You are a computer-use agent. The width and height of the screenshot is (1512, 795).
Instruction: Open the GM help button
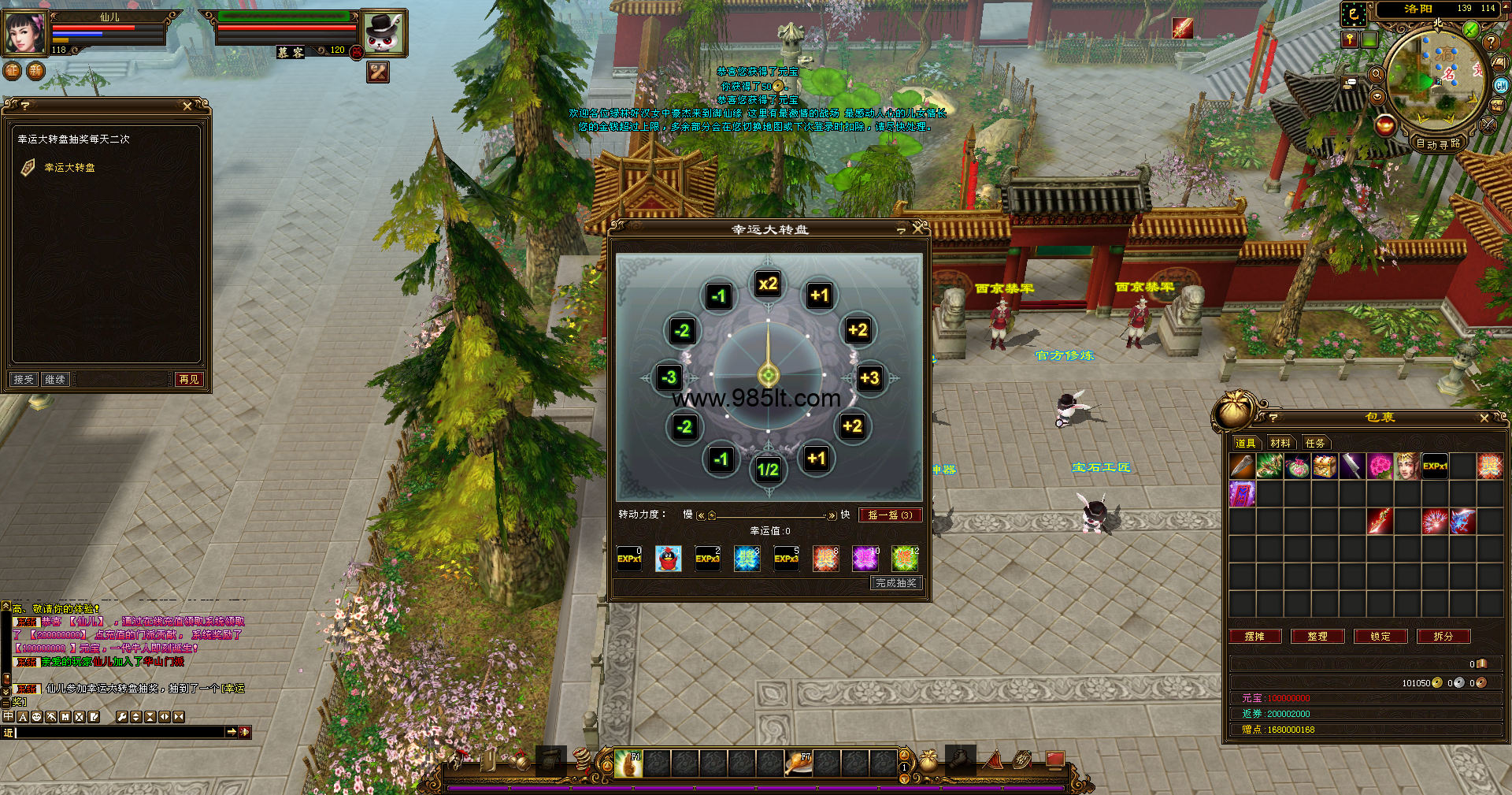(1501, 85)
